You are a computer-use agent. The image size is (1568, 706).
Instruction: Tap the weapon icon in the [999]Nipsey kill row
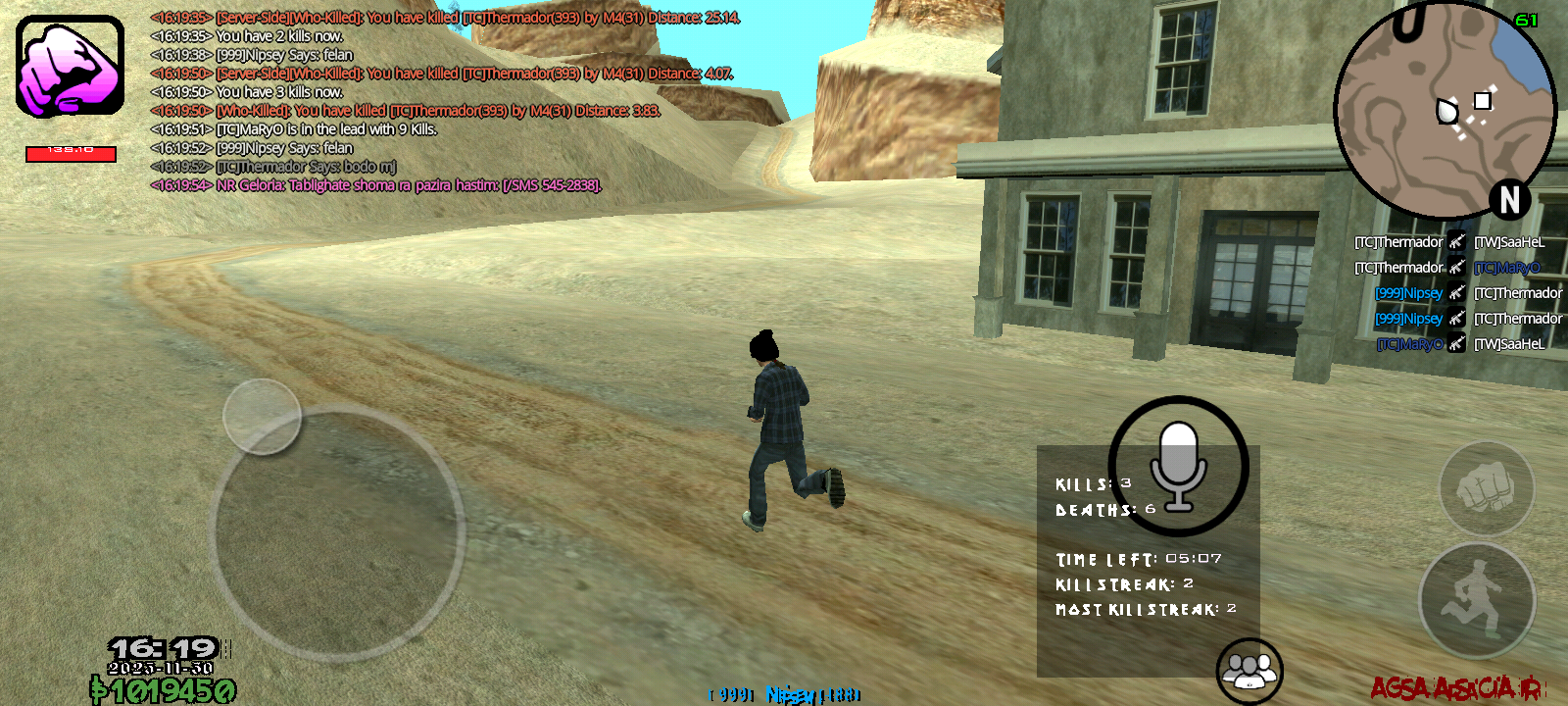(x=1457, y=292)
